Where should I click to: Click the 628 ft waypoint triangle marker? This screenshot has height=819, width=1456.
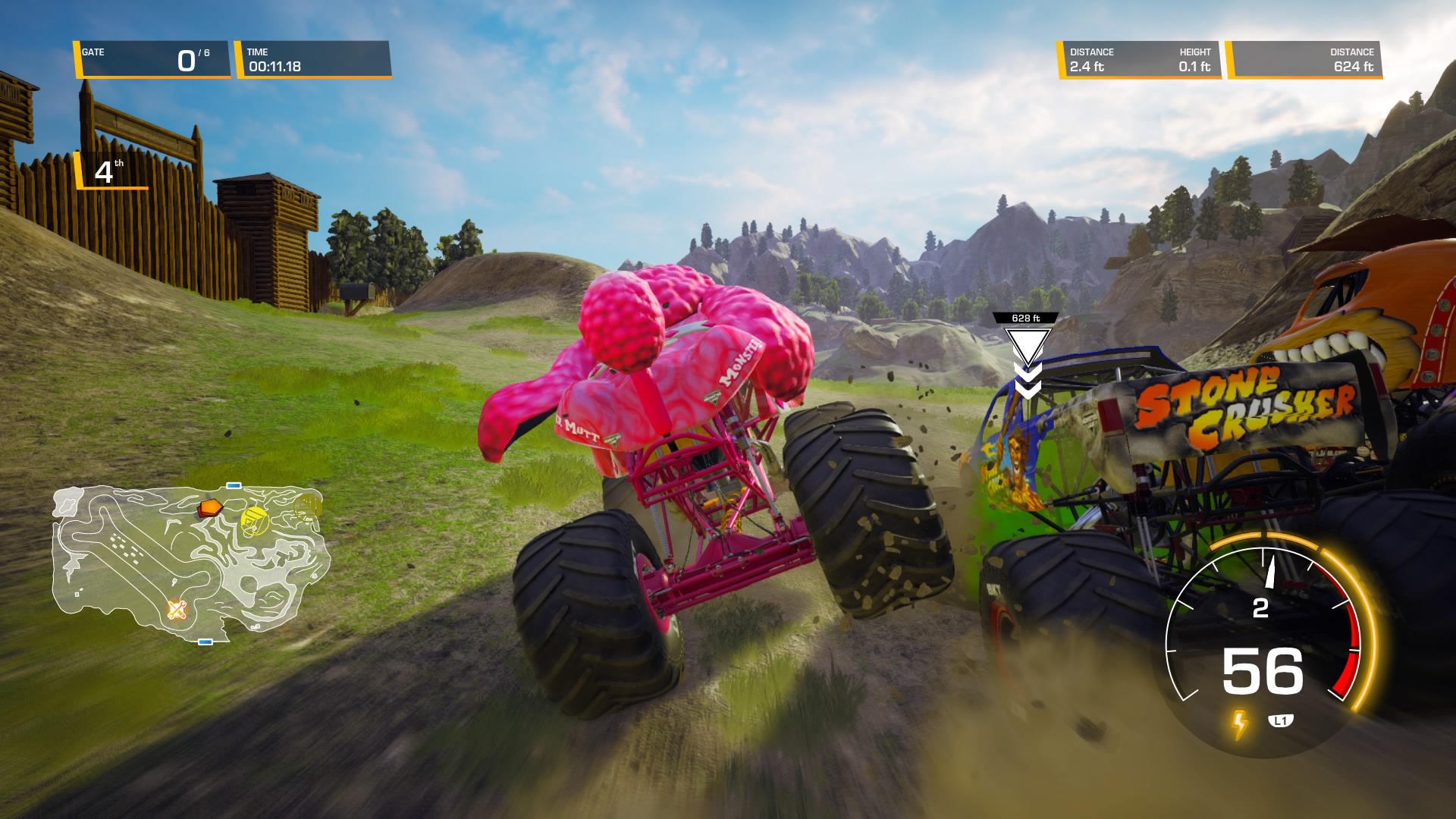coord(1027,346)
